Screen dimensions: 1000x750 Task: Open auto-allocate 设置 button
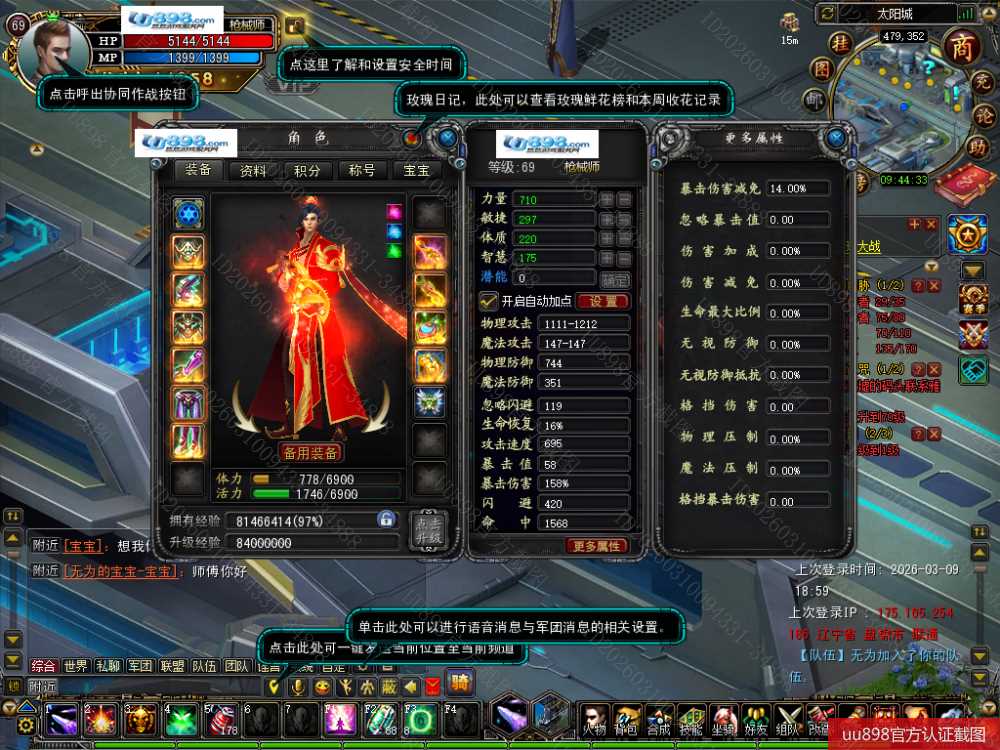tap(602, 301)
